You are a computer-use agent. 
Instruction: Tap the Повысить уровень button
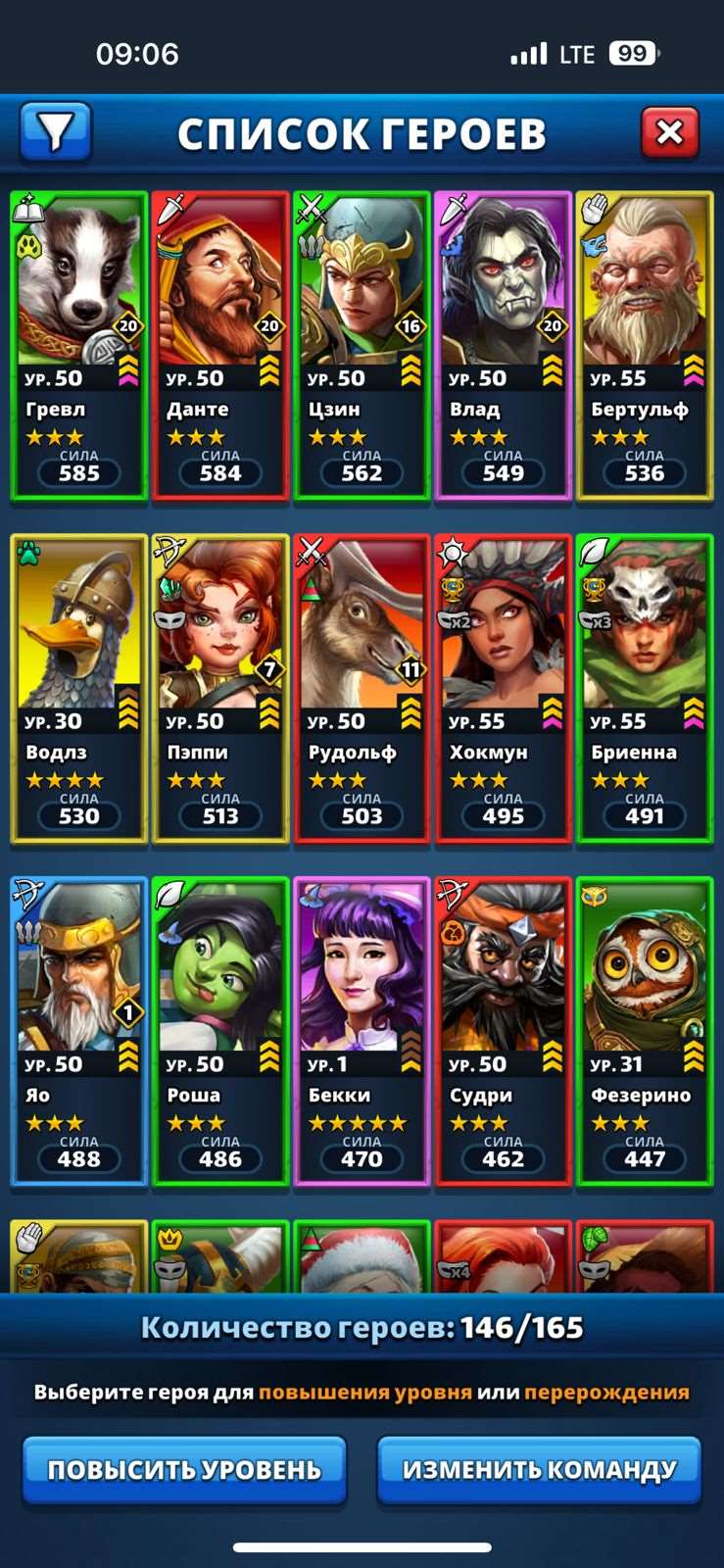184,1469
